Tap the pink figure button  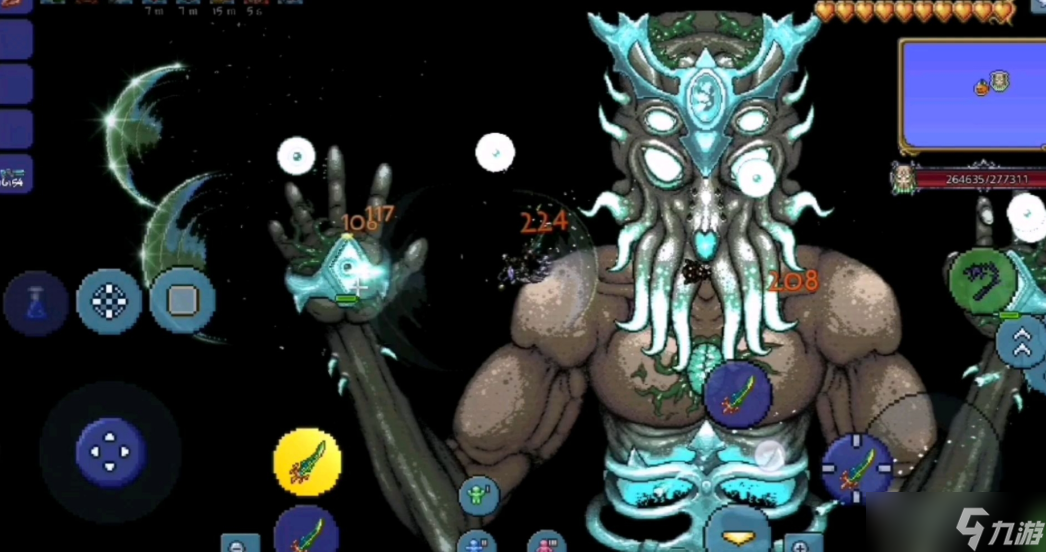[x=545, y=544]
